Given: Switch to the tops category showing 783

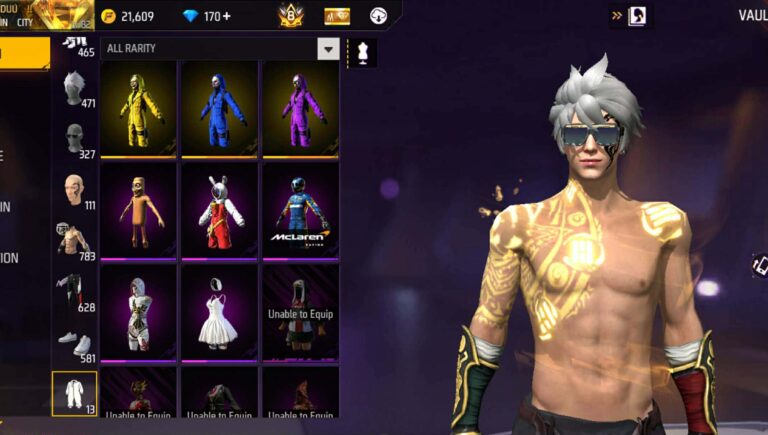Looking at the screenshot, I should (75, 241).
